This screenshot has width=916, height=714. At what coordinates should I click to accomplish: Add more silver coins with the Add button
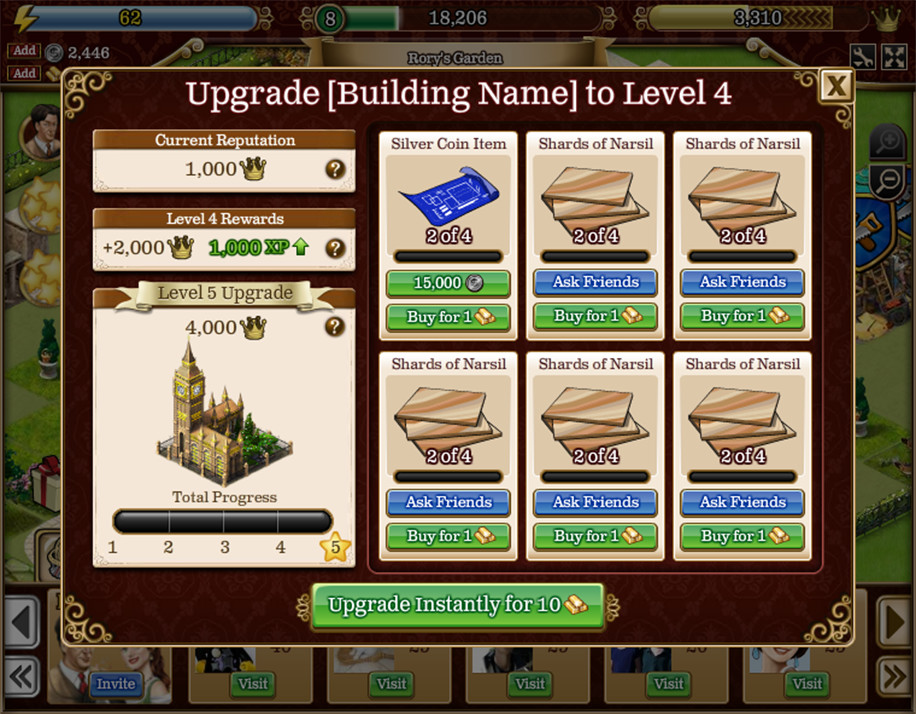(24, 51)
